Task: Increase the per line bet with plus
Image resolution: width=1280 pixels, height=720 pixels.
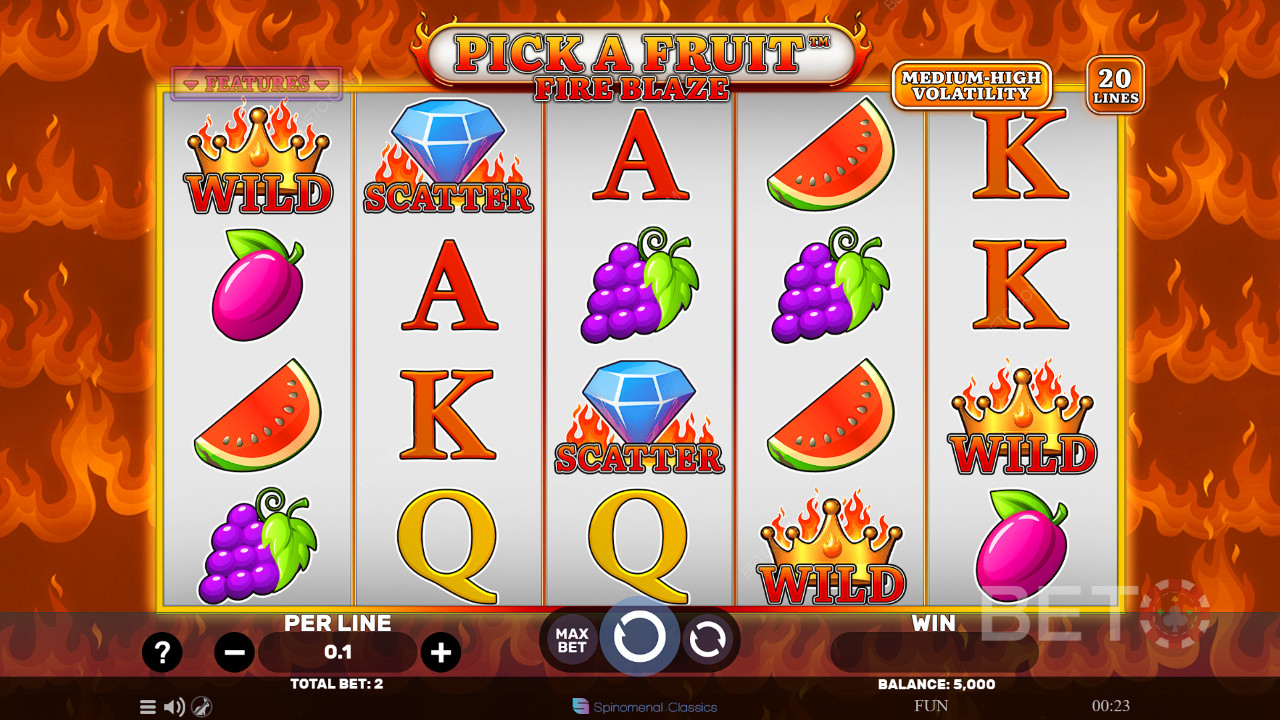Action: click(440, 653)
